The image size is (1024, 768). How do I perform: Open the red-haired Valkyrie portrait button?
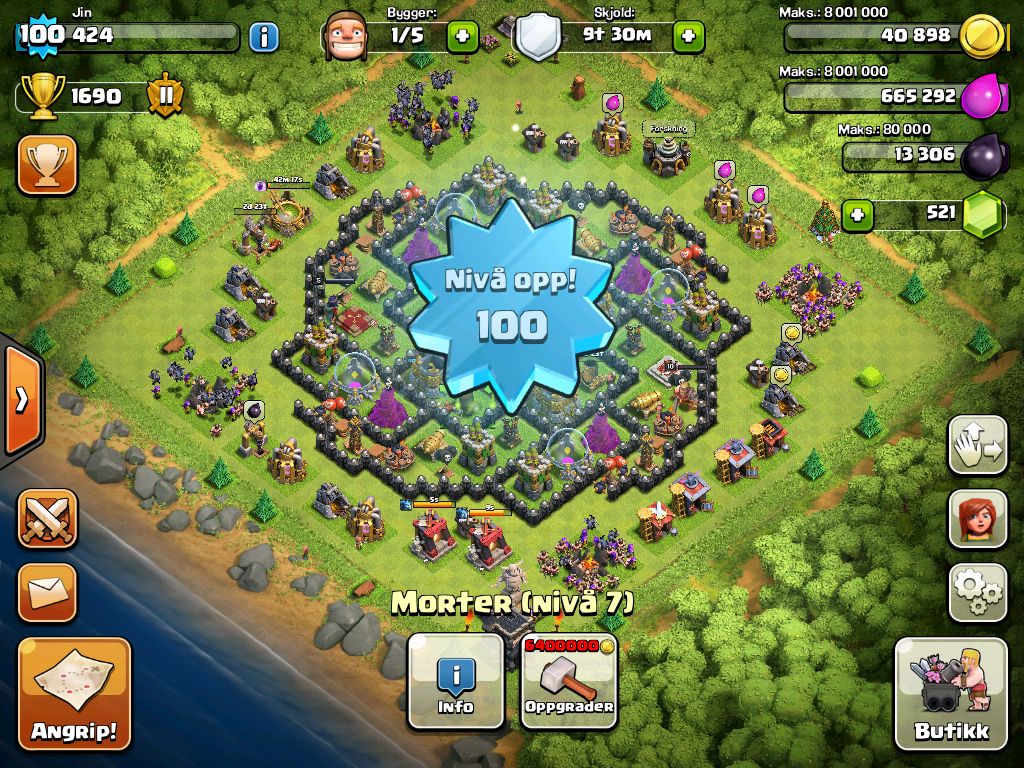[x=977, y=518]
